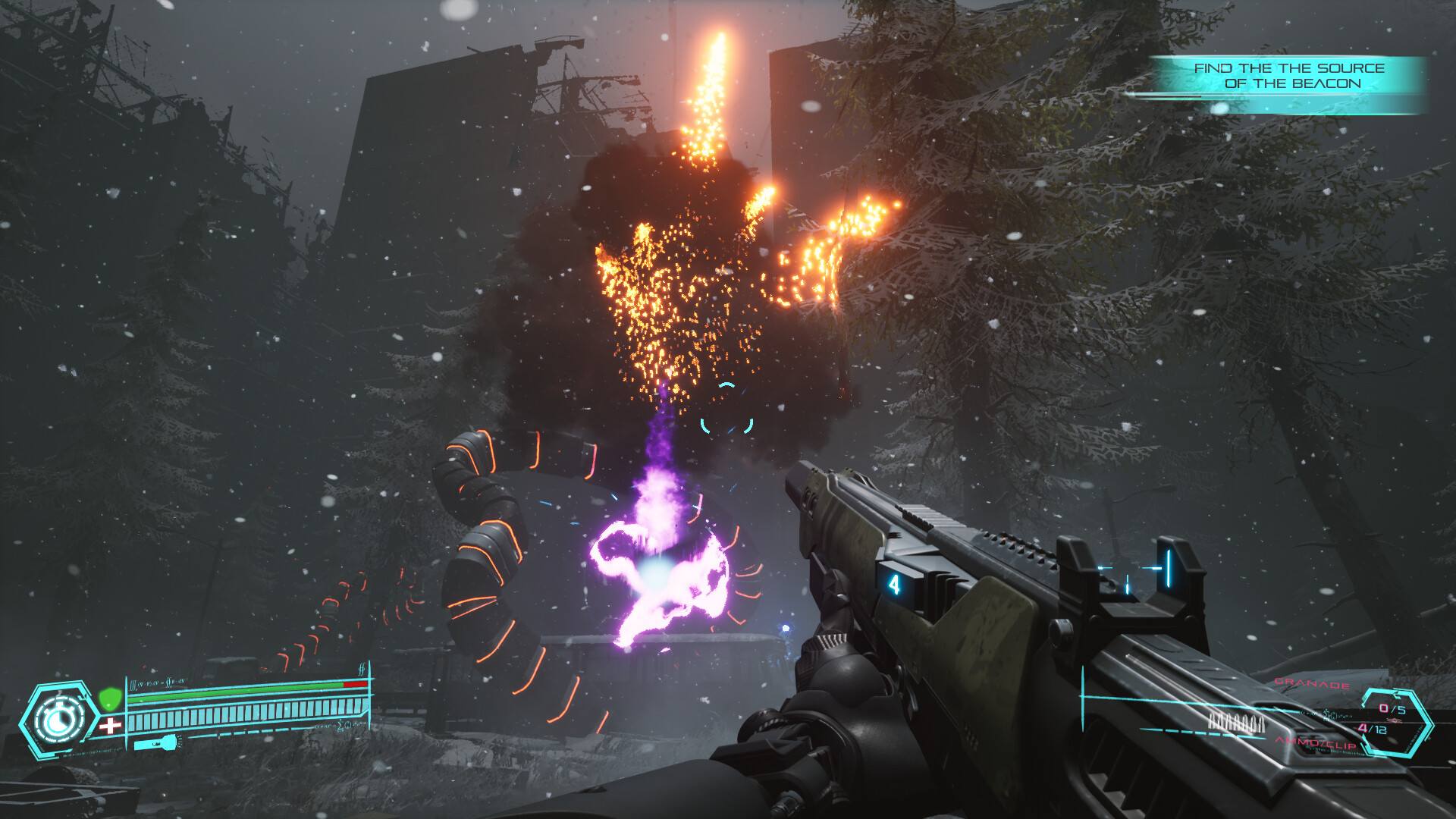Toggle the green shield indicator
This screenshot has height=819, width=1456.
pos(111,698)
